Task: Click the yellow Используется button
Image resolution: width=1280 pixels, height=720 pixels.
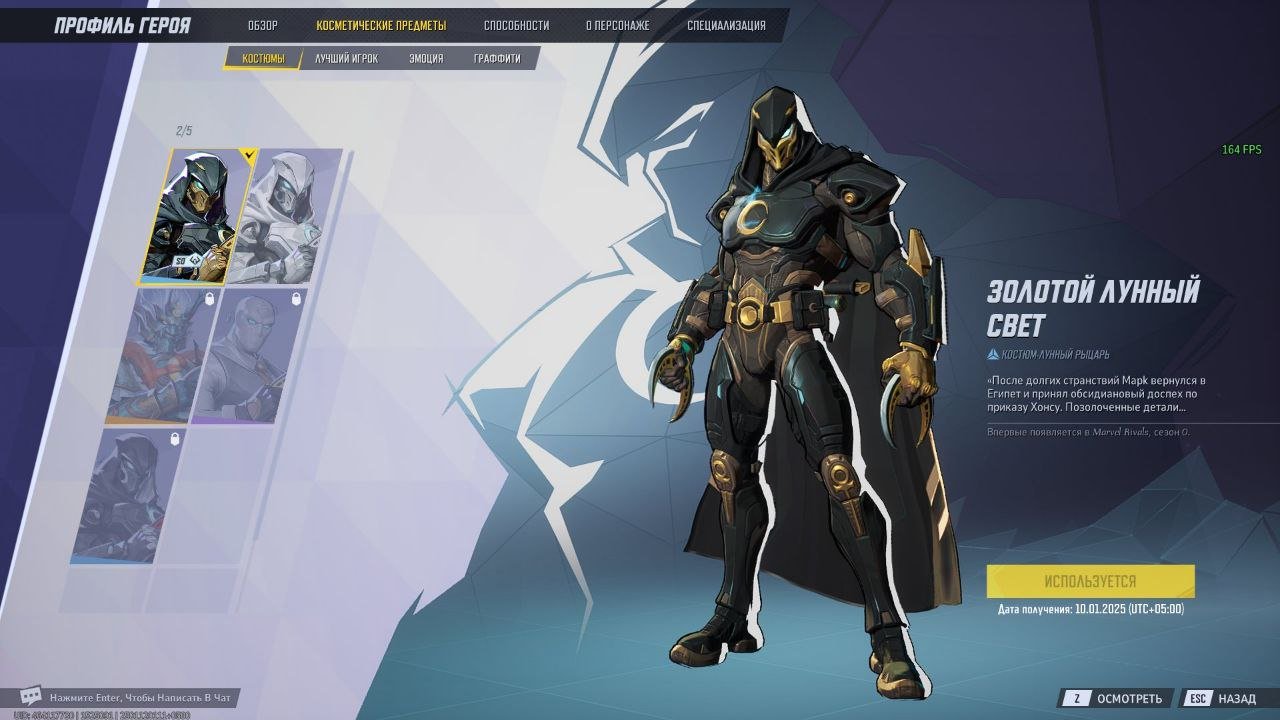Action: [x=1090, y=581]
